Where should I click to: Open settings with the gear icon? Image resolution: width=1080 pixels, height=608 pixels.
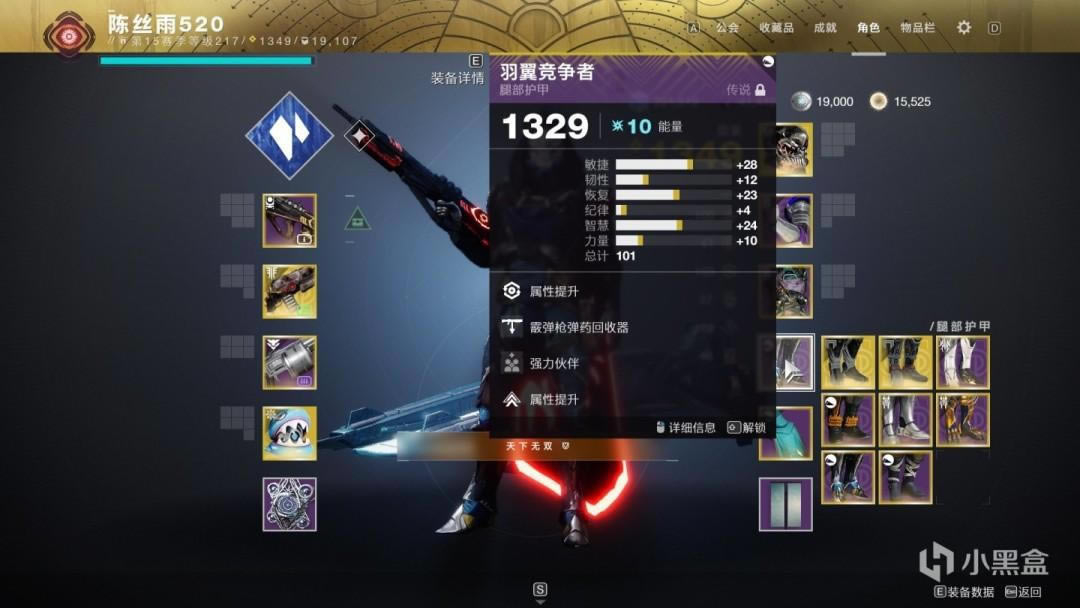[963, 28]
